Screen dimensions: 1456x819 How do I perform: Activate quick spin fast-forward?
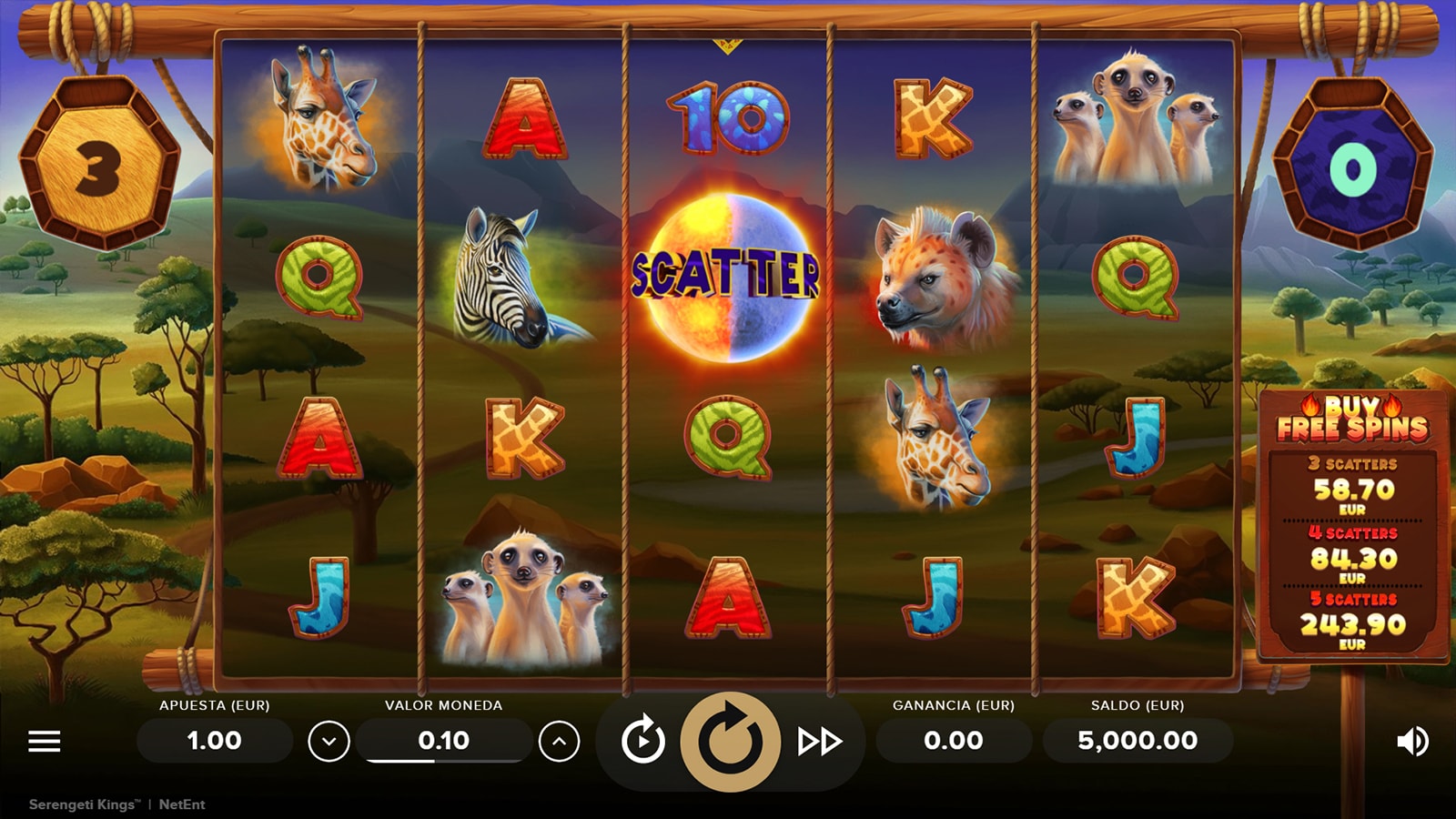[x=819, y=742]
